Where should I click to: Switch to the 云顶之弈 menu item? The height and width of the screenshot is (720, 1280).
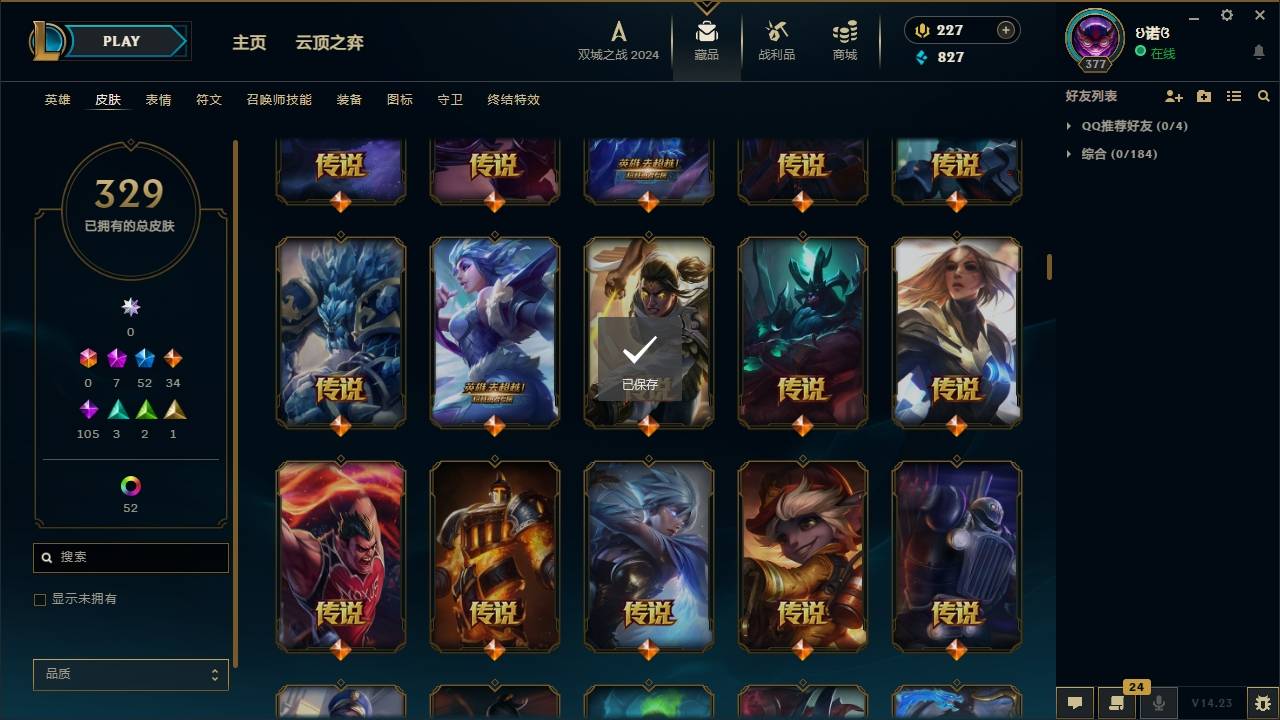click(330, 42)
